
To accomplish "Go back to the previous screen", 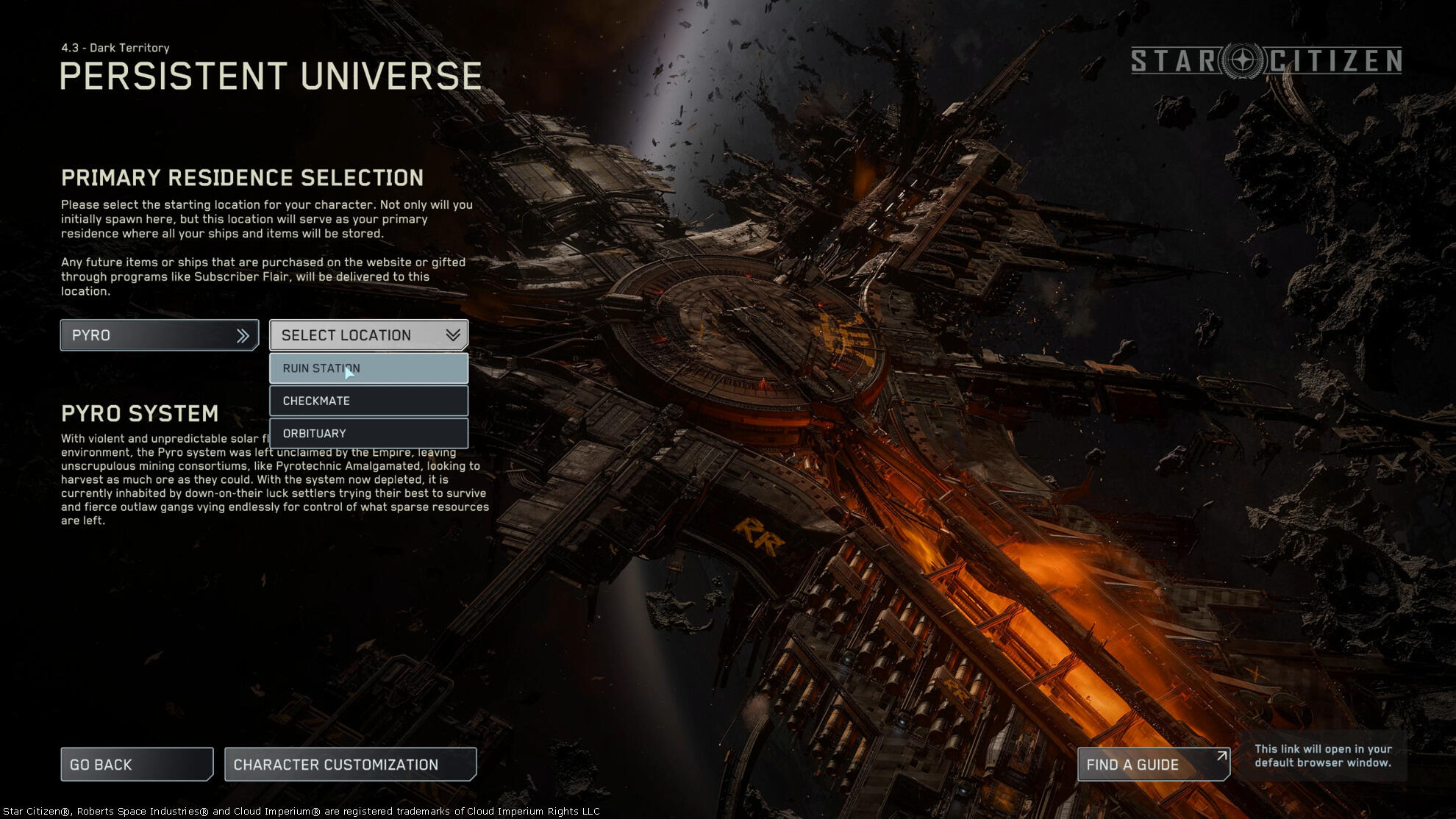I will click(x=137, y=765).
